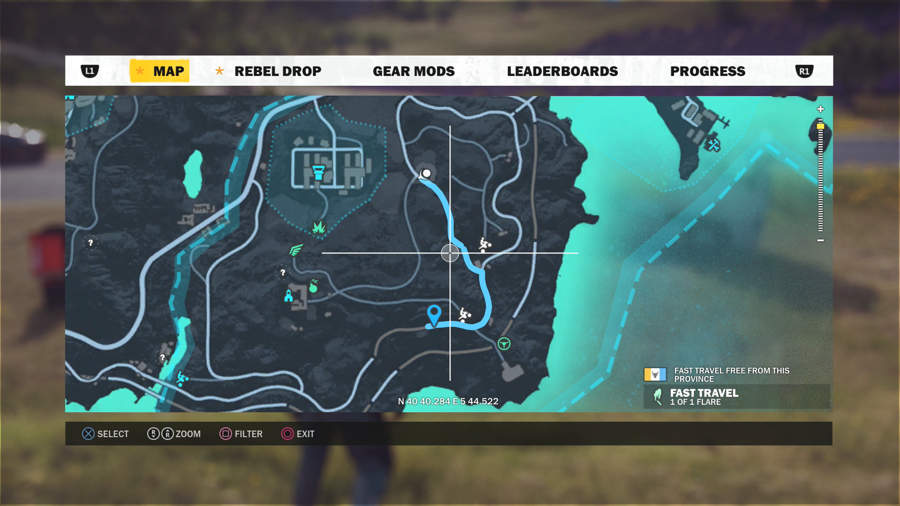The height and width of the screenshot is (506, 900).
Task: Click the zoom slider plus sign
Action: pyautogui.click(x=820, y=109)
